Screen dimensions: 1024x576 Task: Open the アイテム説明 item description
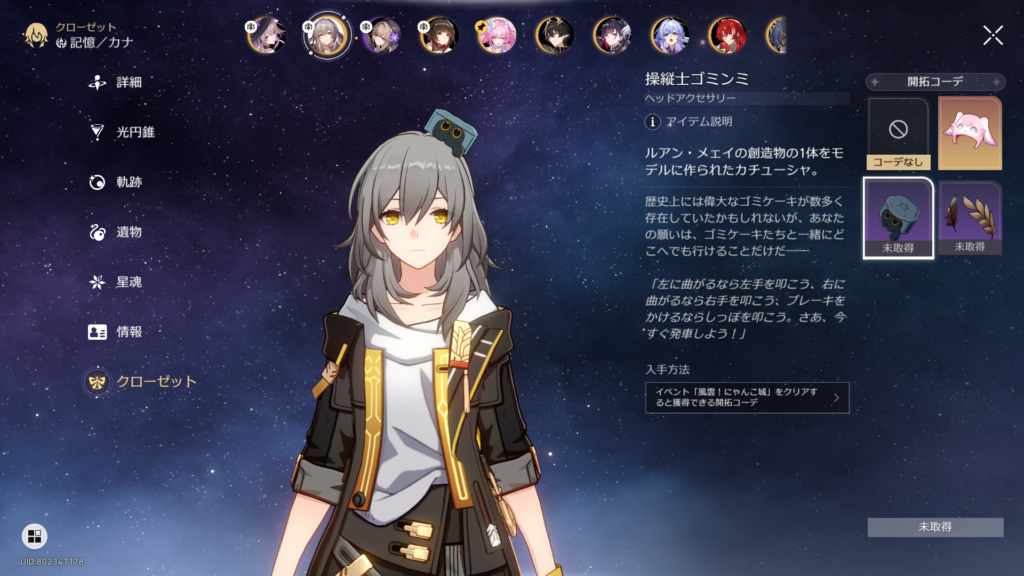click(x=690, y=122)
